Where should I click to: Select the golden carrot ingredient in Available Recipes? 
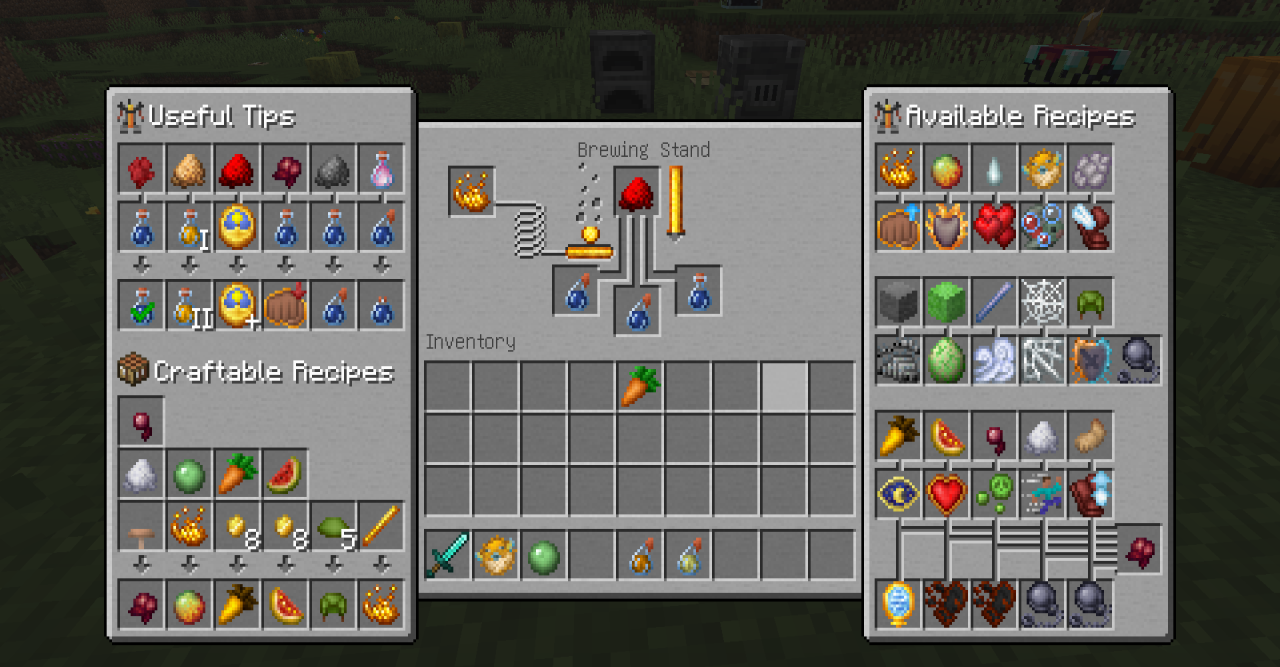click(898, 435)
